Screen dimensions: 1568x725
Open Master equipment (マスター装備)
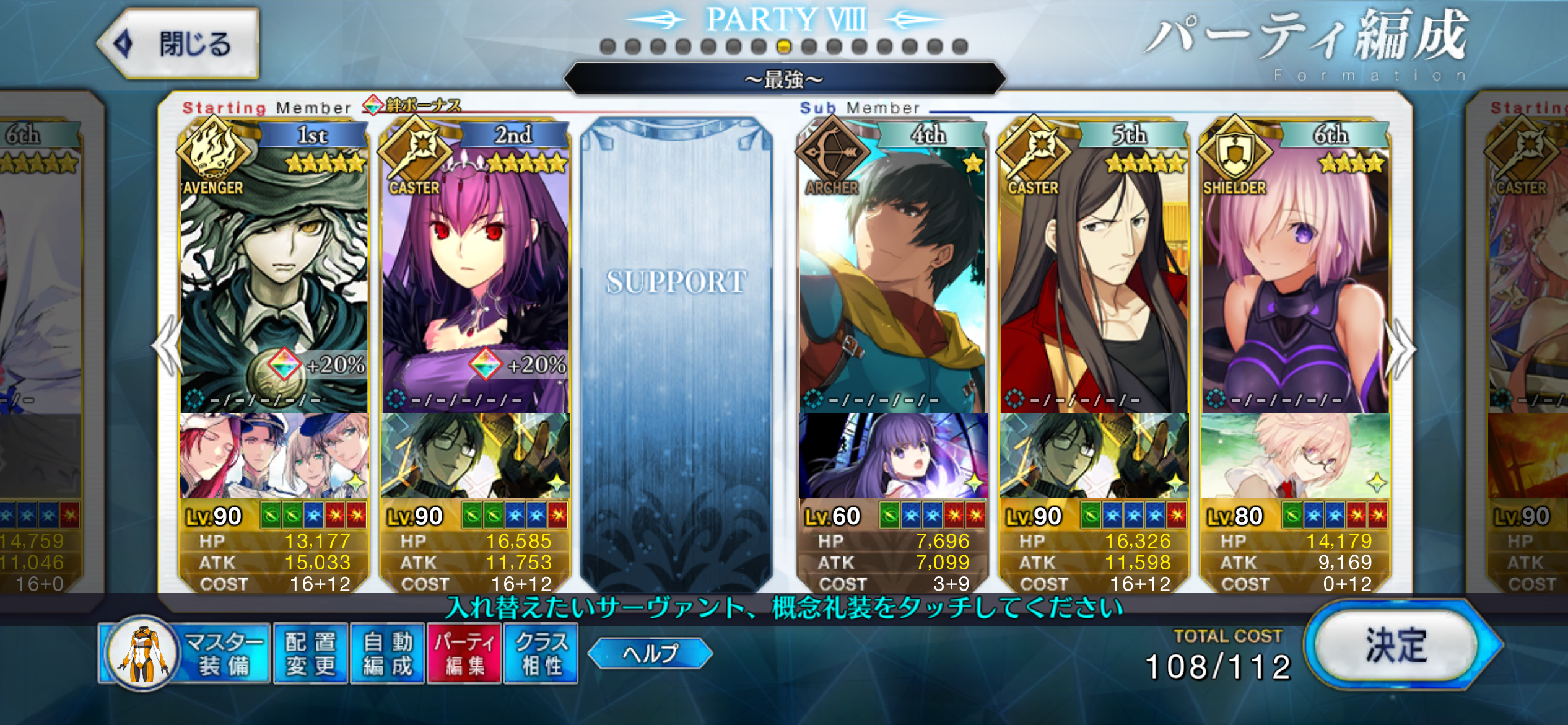click(186, 654)
